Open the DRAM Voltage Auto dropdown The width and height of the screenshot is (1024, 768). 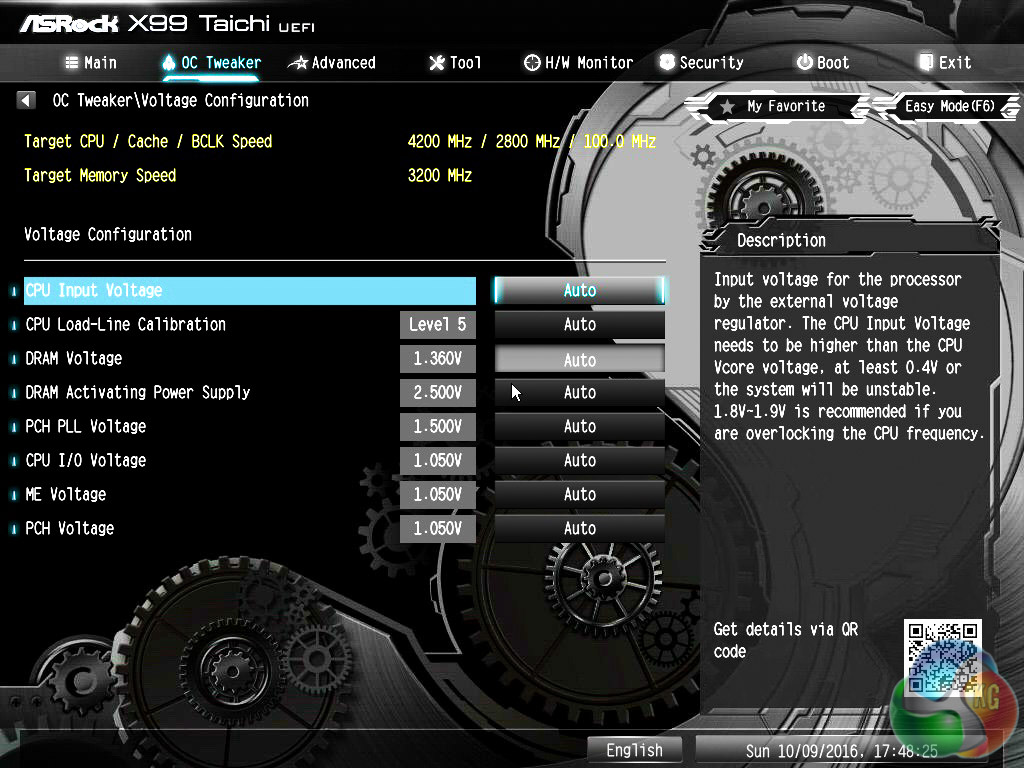click(x=579, y=359)
